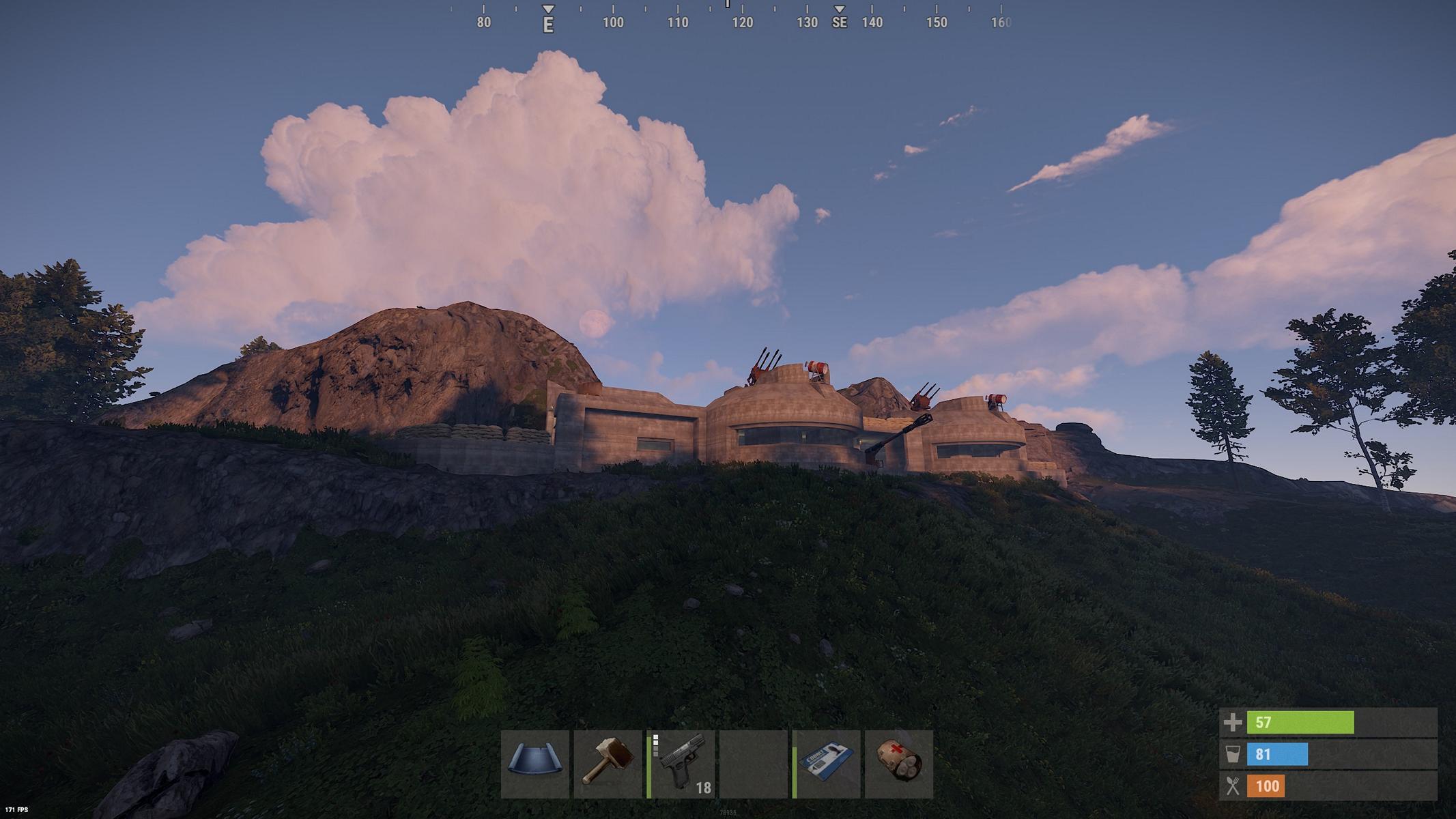Click the empty hotbar slot

point(754,764)
